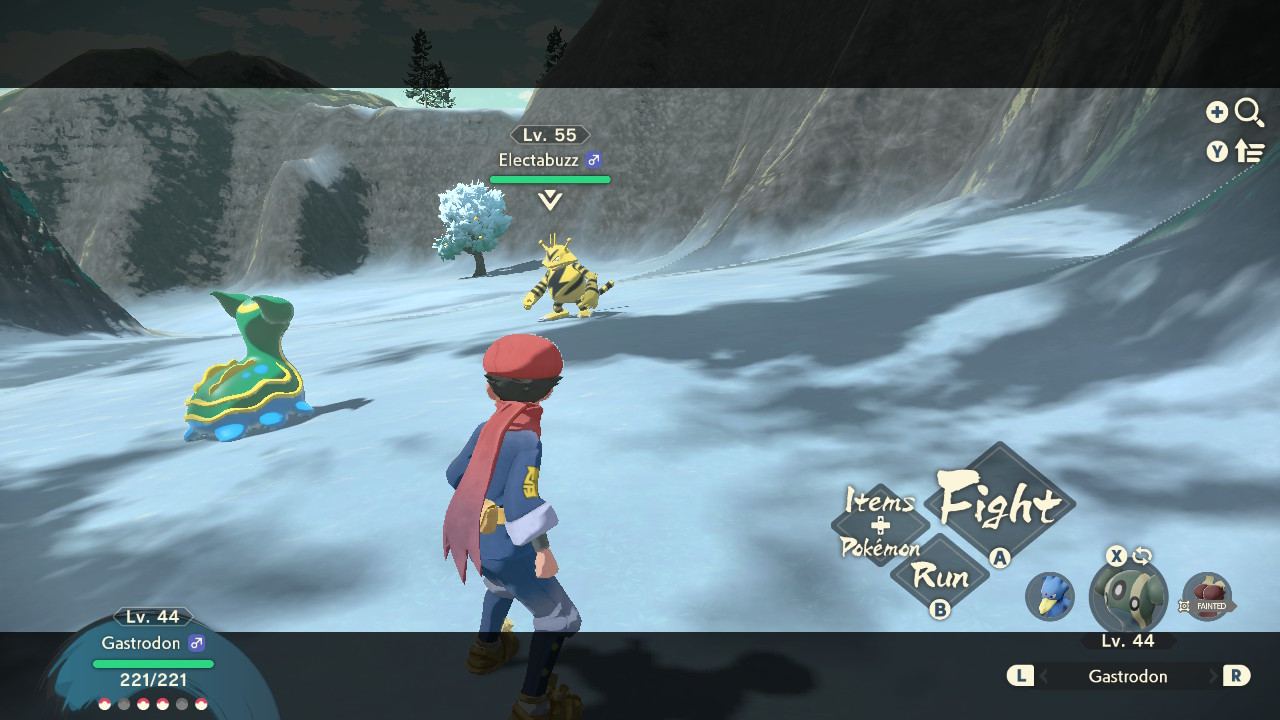
Task: Target the Electabuzz name label
Action: tap(539, 160)
